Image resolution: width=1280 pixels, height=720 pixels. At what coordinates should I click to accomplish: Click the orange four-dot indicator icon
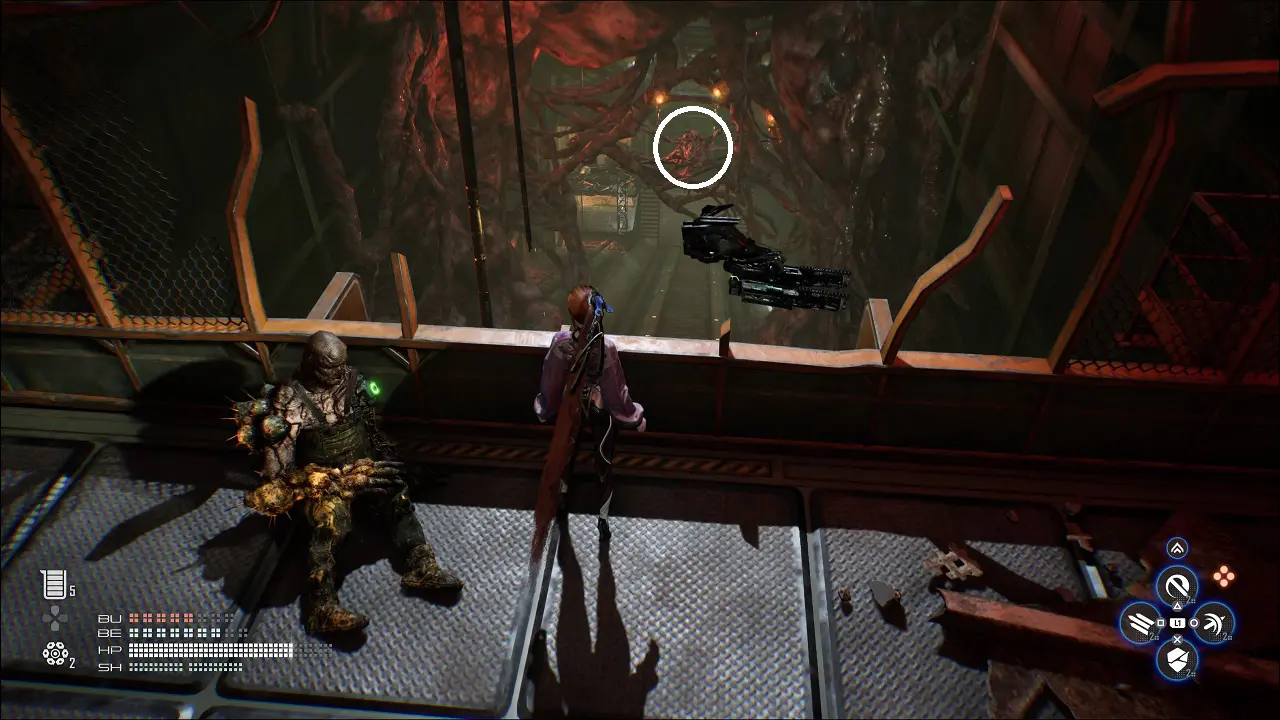pyautogui.click(x=1224, y=575)
